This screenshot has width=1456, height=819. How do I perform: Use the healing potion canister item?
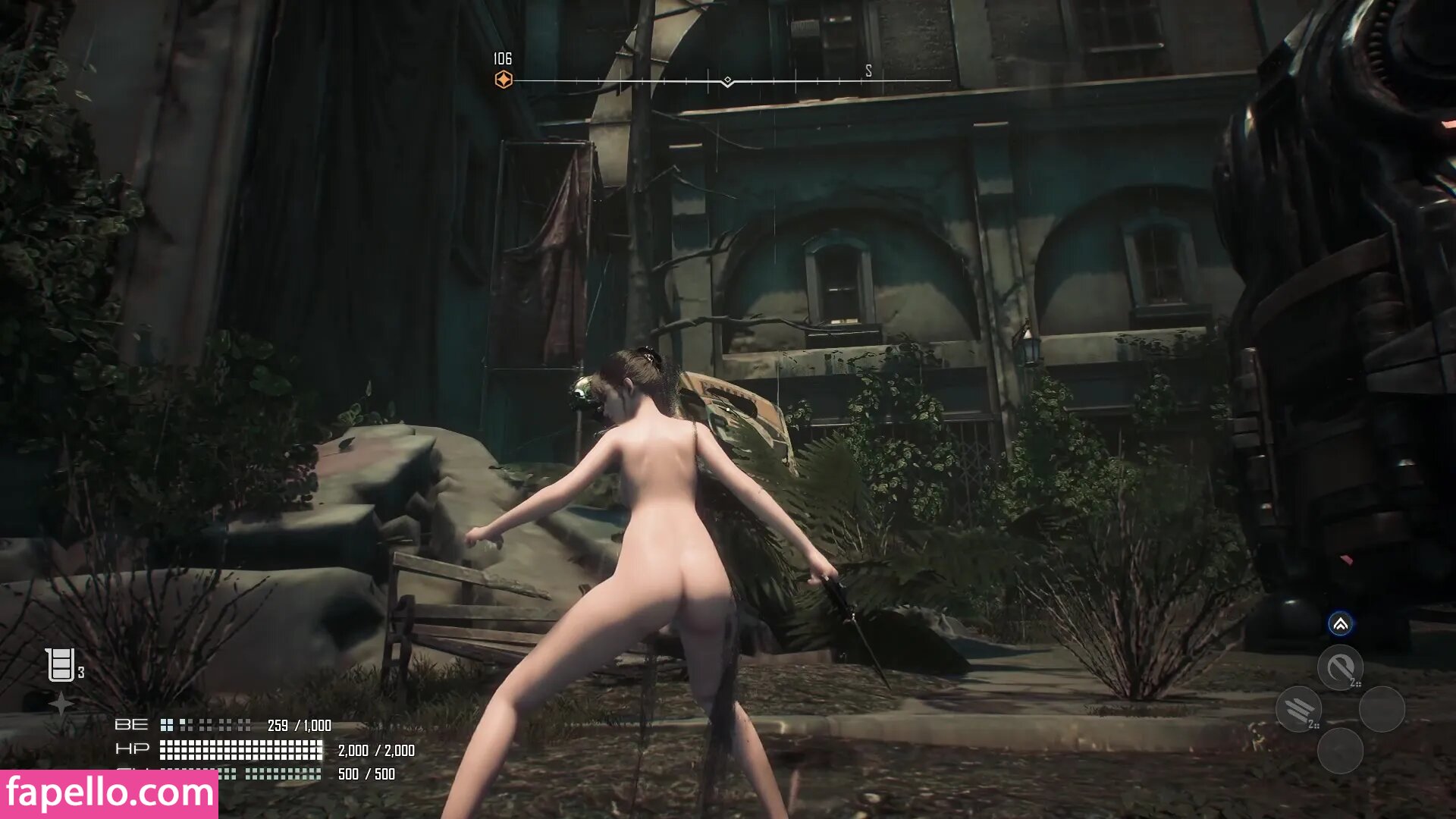pos(60,665)
